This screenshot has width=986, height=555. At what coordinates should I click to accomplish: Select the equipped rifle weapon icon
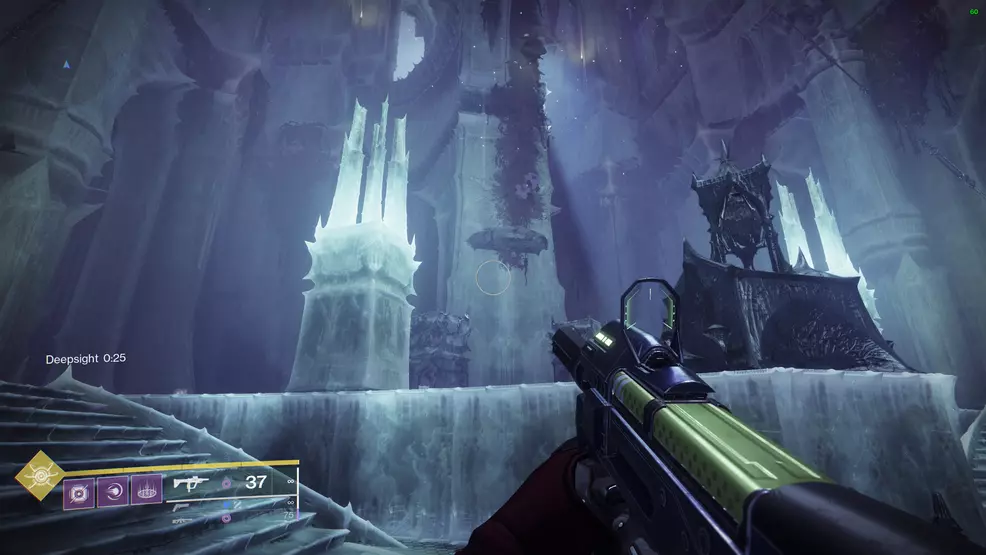(x=190, y=483)
